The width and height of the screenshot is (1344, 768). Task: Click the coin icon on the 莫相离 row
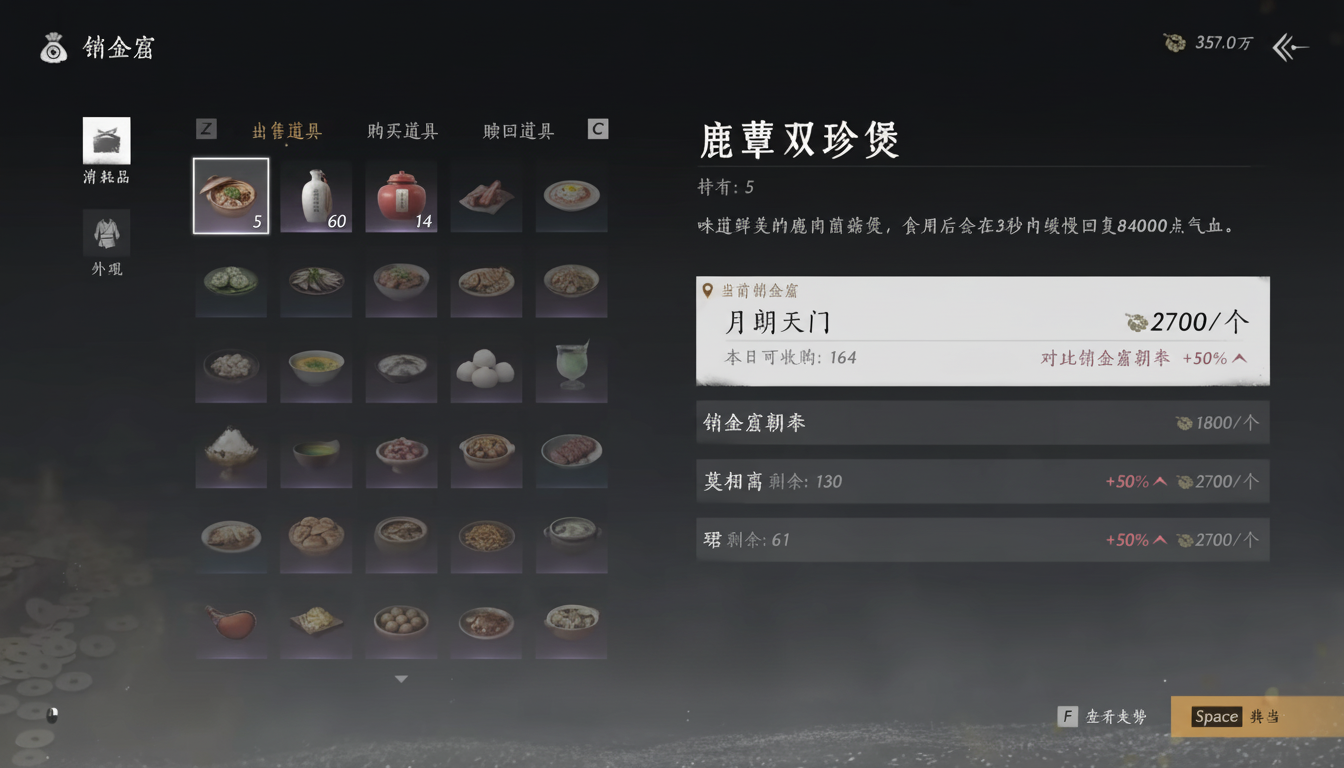point(1185,481)
